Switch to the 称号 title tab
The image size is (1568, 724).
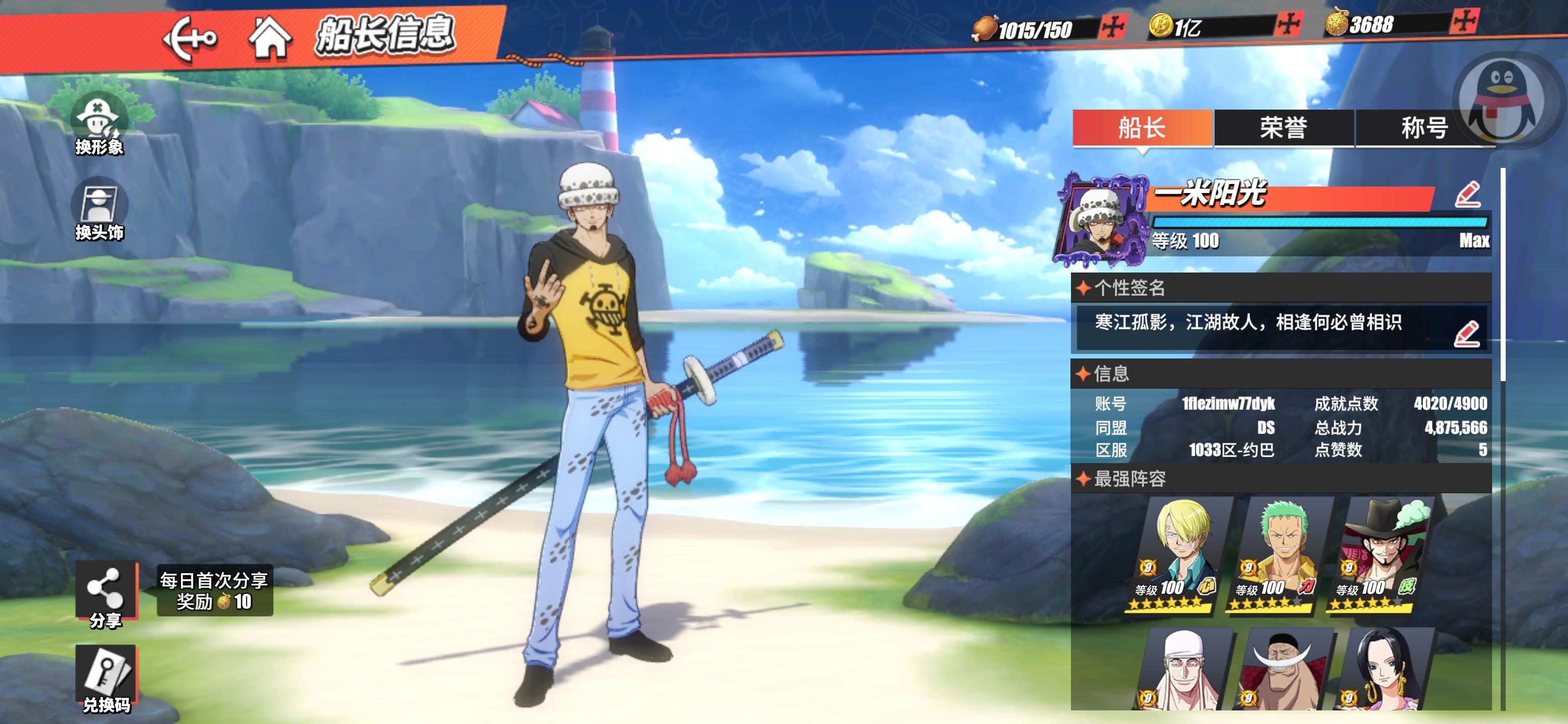tap(1423, 129)
